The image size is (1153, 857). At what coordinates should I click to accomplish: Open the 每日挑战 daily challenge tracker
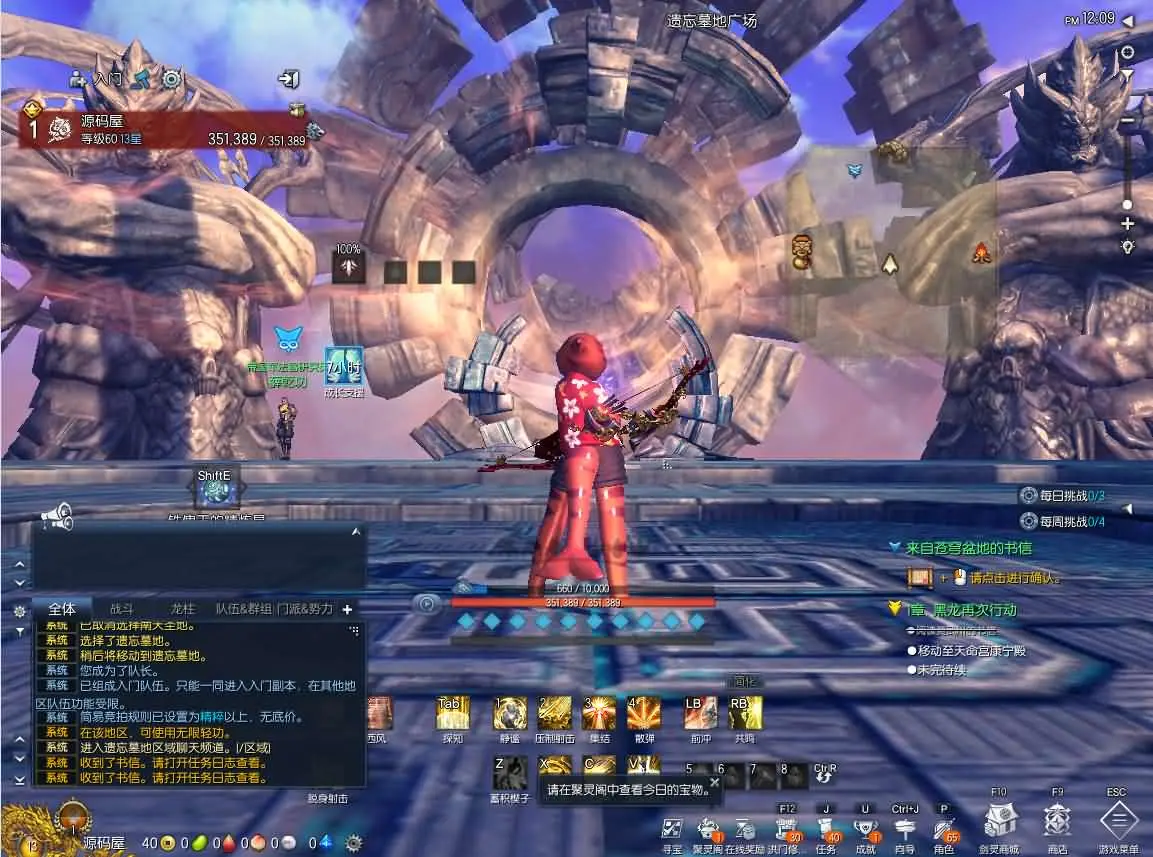pos(1061,495)
